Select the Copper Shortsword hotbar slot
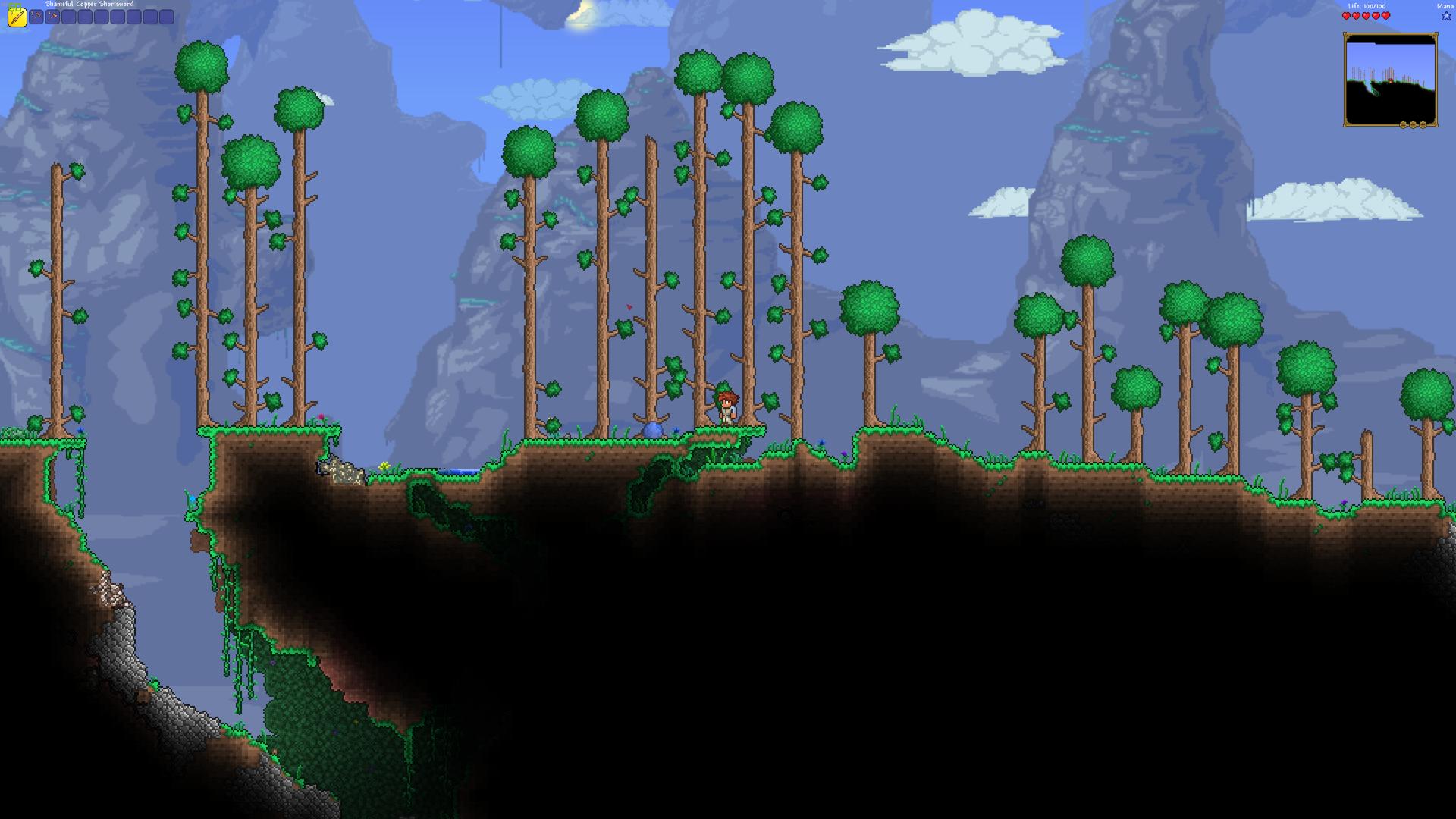1456x819 pixels. pos(17,17)
